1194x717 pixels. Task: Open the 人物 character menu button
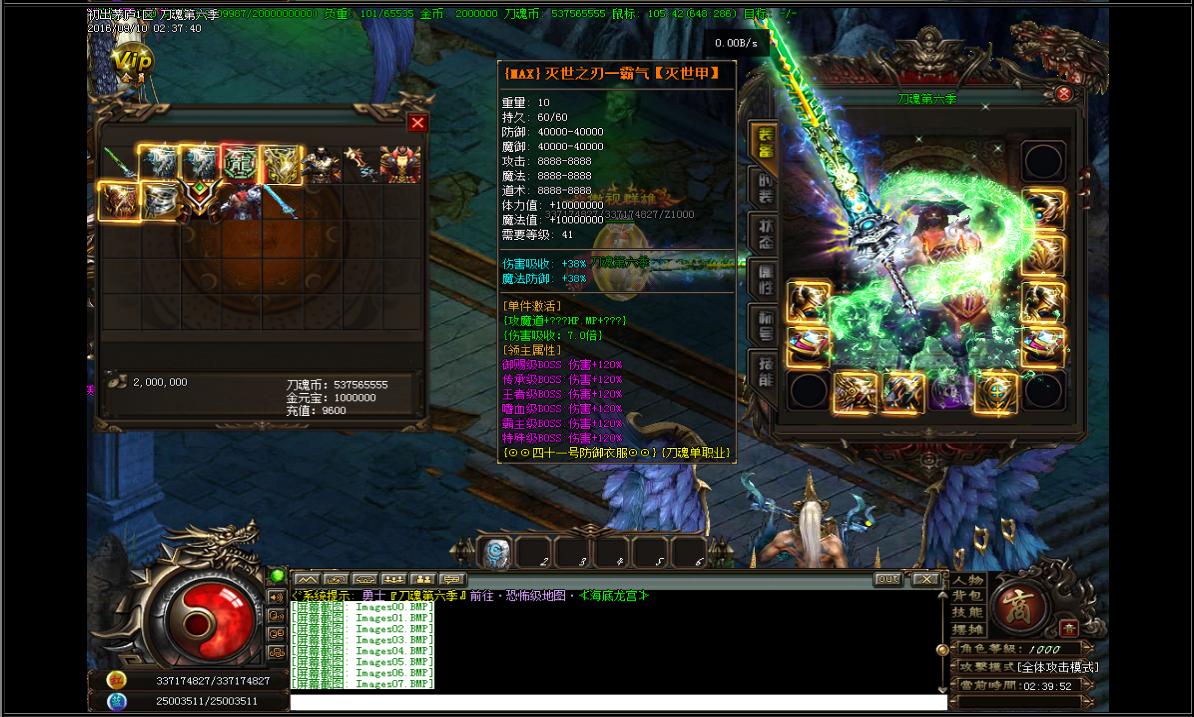point(967,580)
